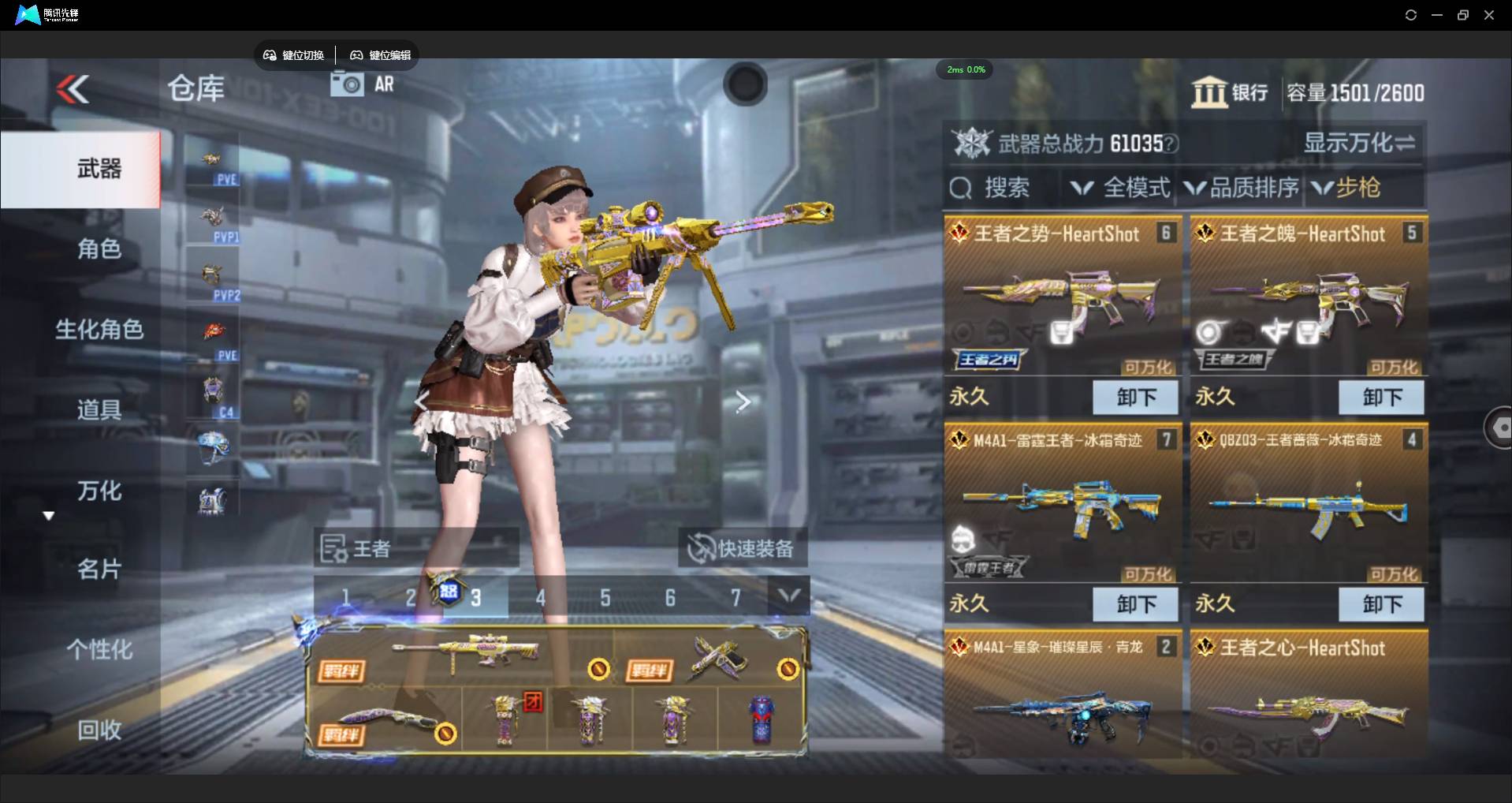
Task: Open the 生化角色 category
Action: 99,330
